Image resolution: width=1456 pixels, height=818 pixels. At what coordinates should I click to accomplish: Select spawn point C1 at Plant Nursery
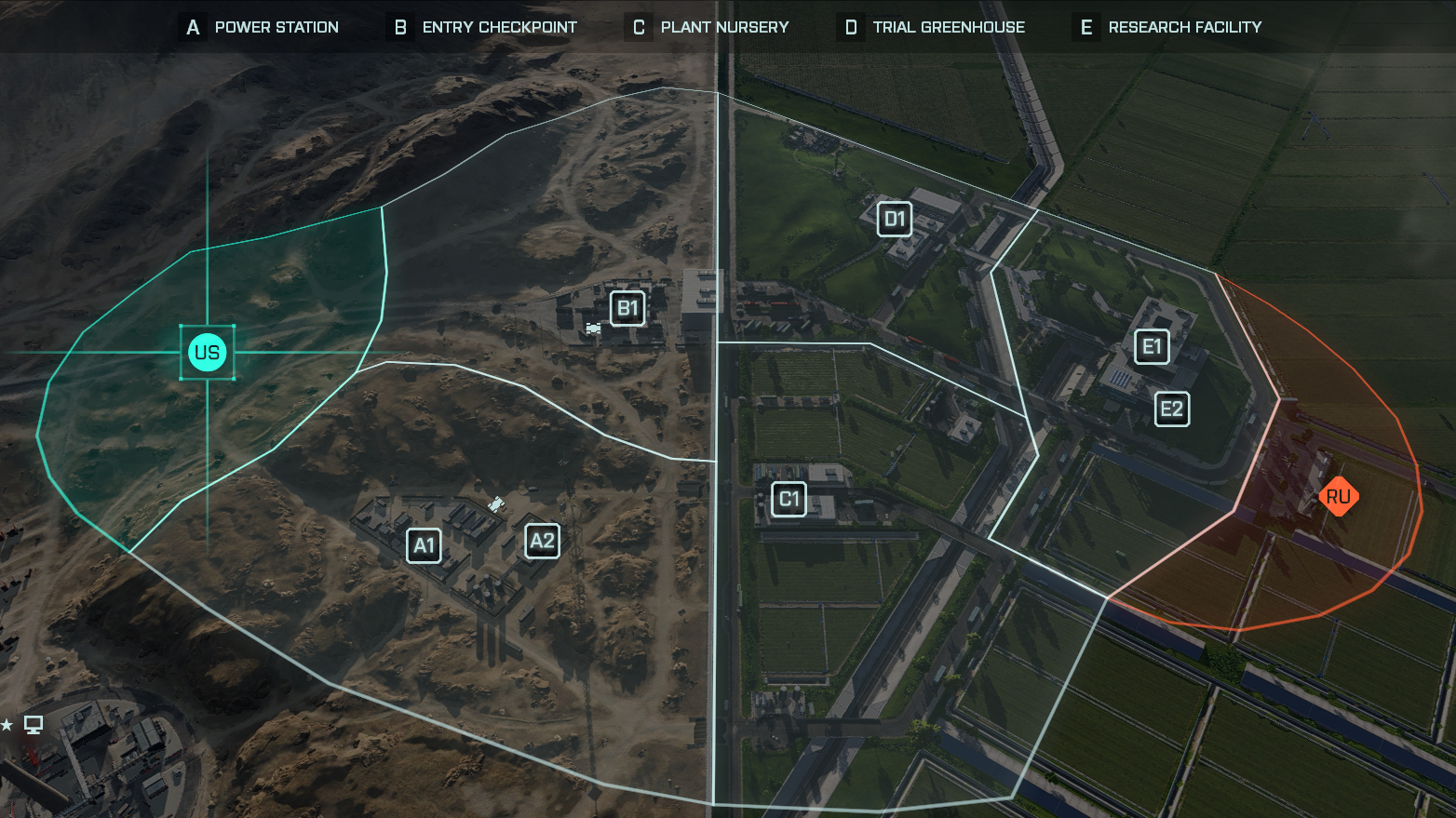[x=789, y=499]
